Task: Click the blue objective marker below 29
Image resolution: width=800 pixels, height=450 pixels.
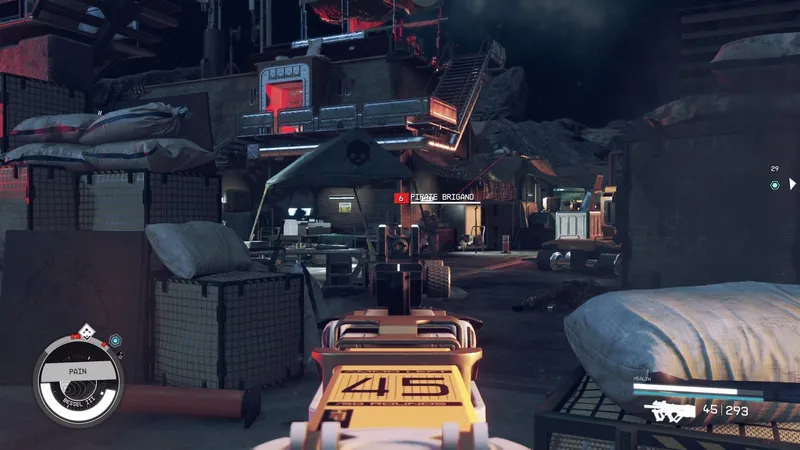Action: [774, 185]
